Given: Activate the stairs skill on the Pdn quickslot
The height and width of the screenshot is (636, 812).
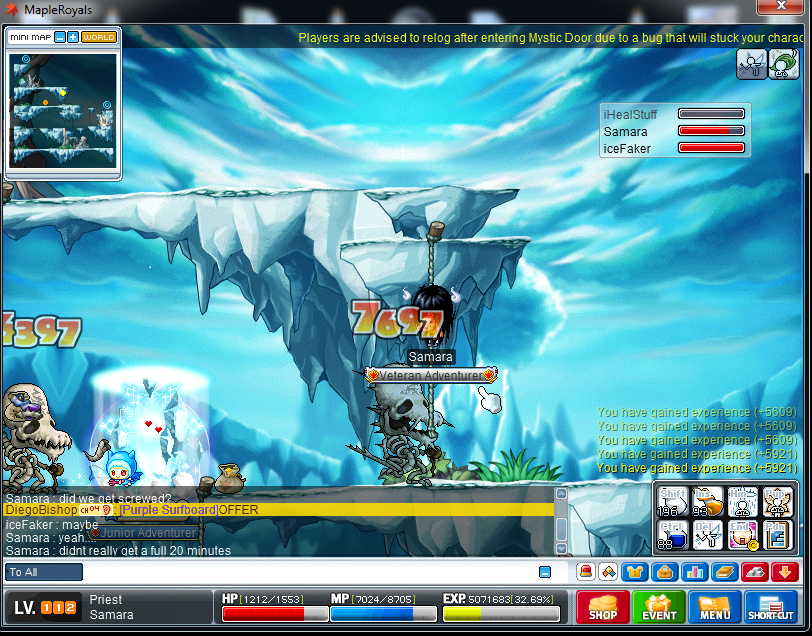Looking at the screenshot, I should 776,535.
